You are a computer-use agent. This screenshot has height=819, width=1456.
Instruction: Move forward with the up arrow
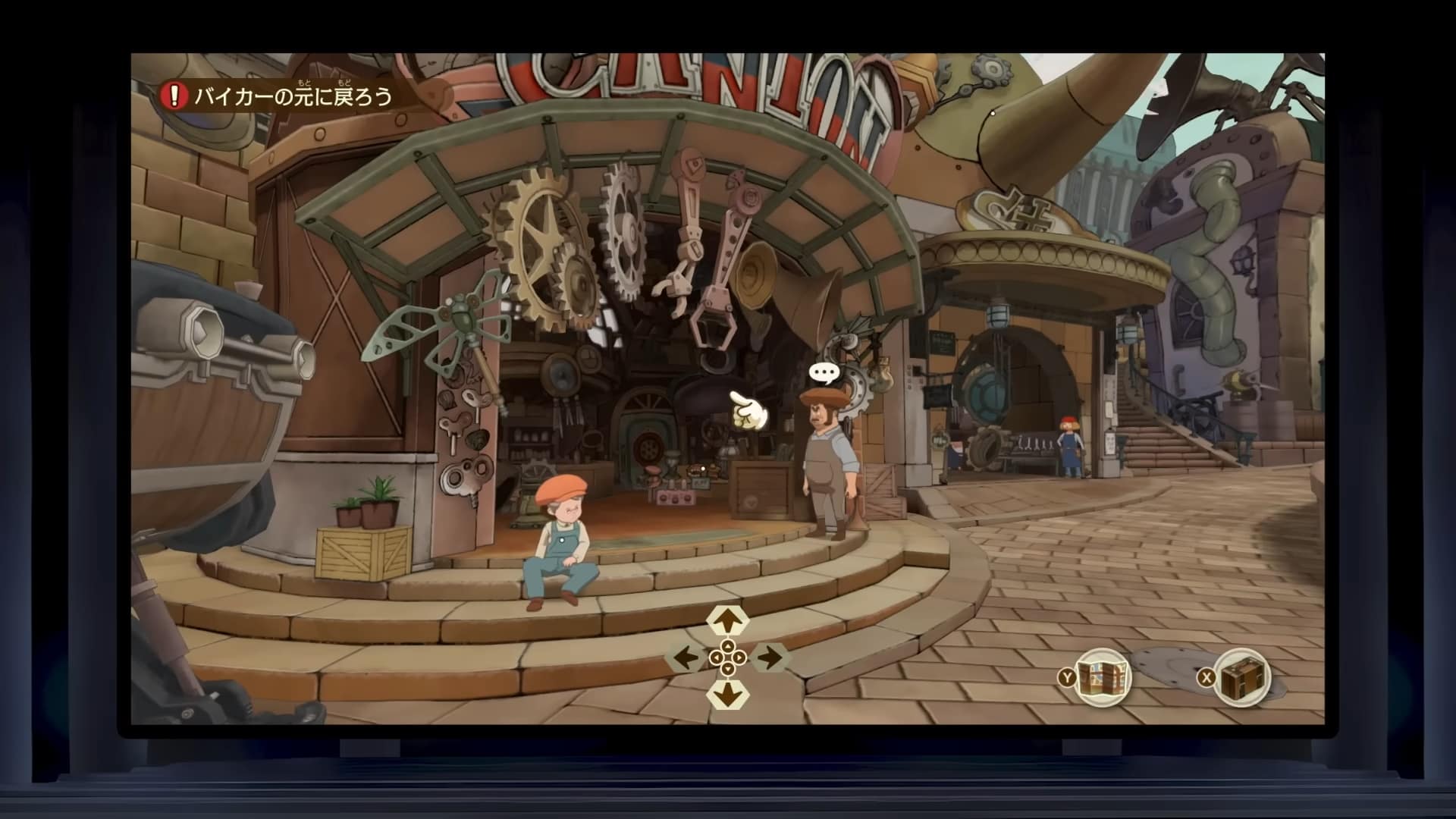click(728, 621)
